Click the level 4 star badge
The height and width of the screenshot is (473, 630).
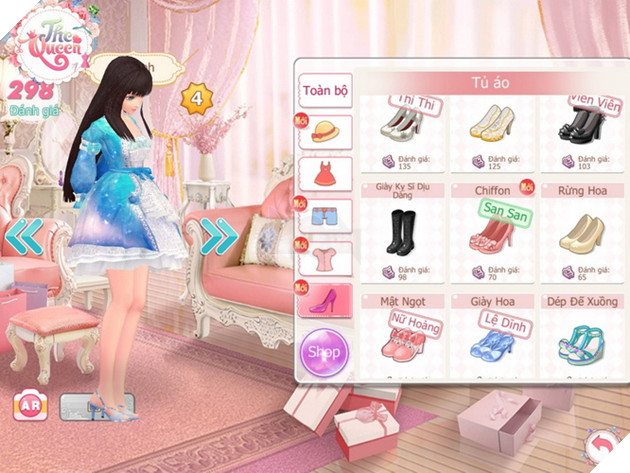coord(197,98)
